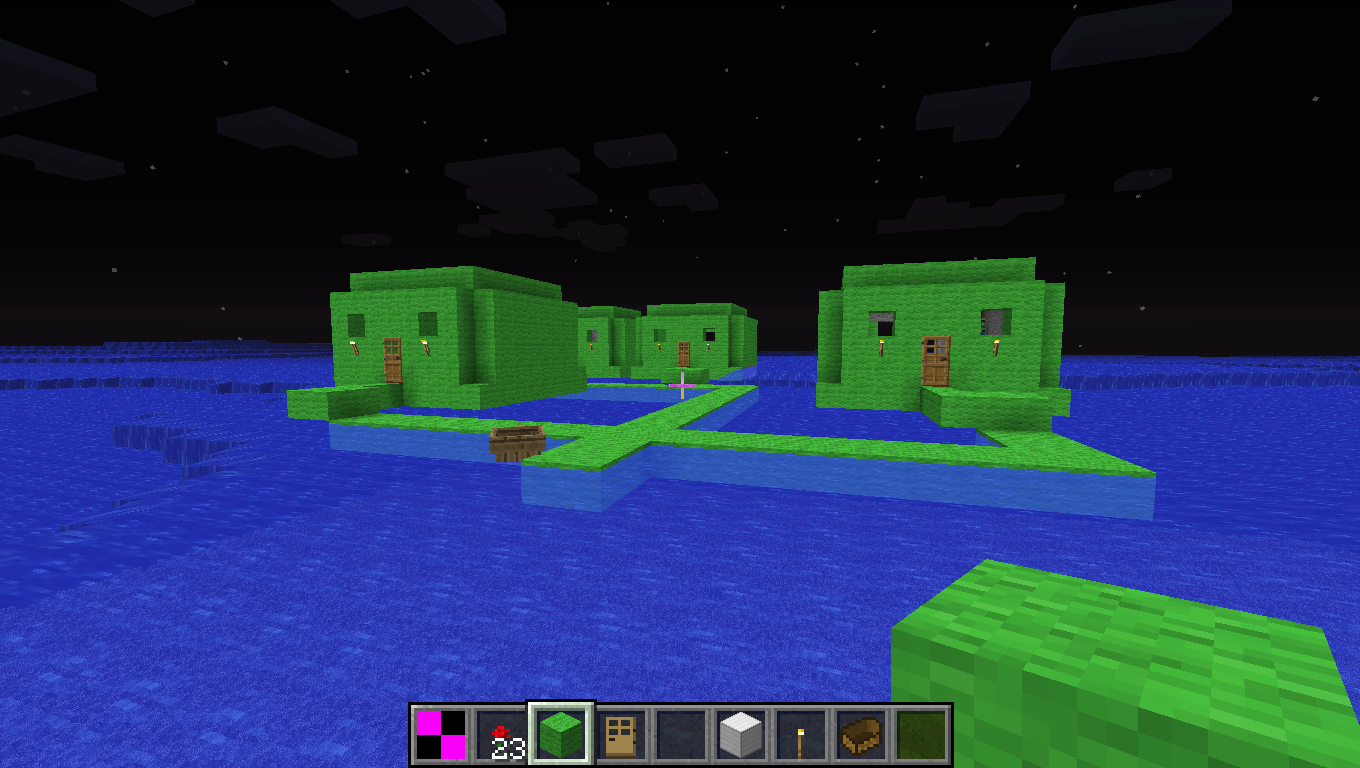Open the door of the right green house

[x=934, y=358]
